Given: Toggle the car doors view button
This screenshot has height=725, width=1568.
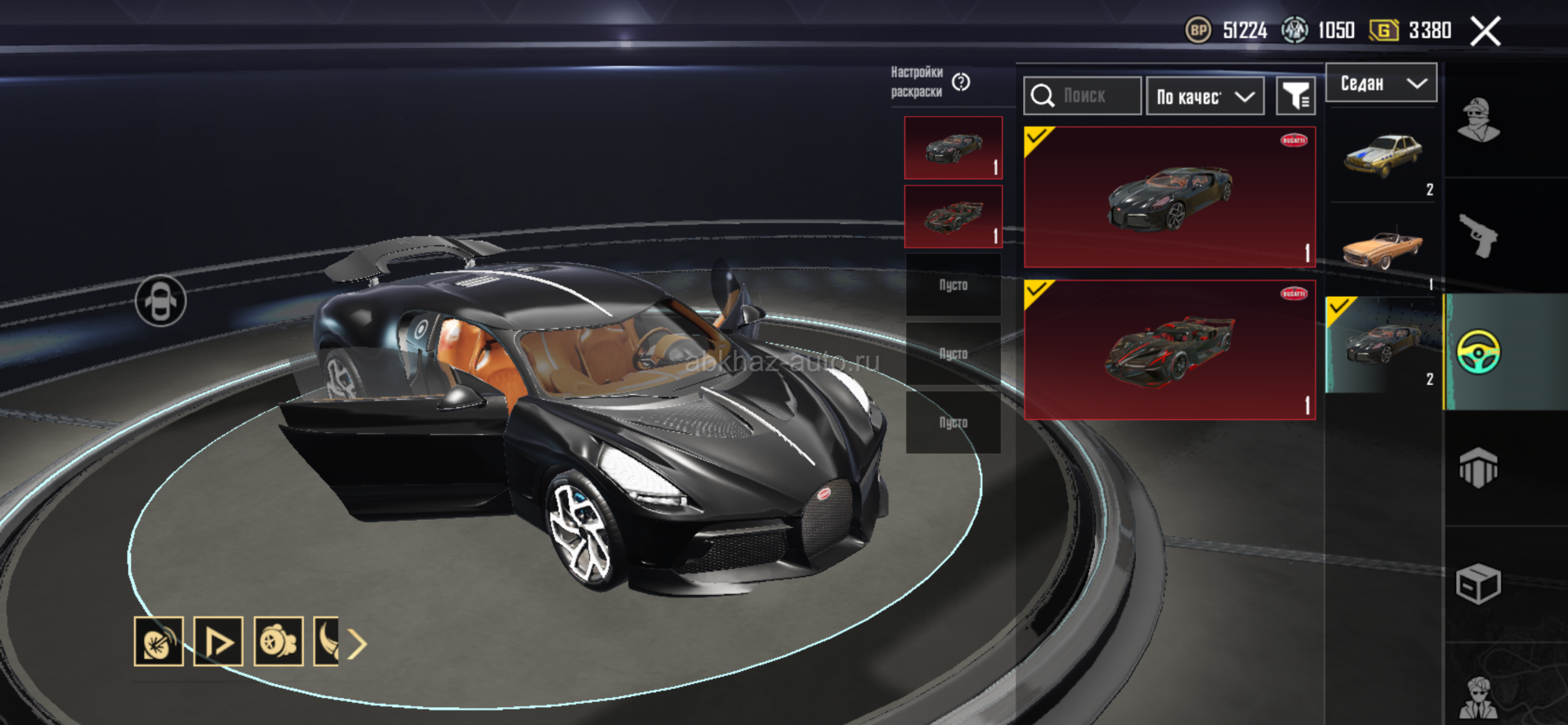Looking at the screenshot, I should [160, 302].
